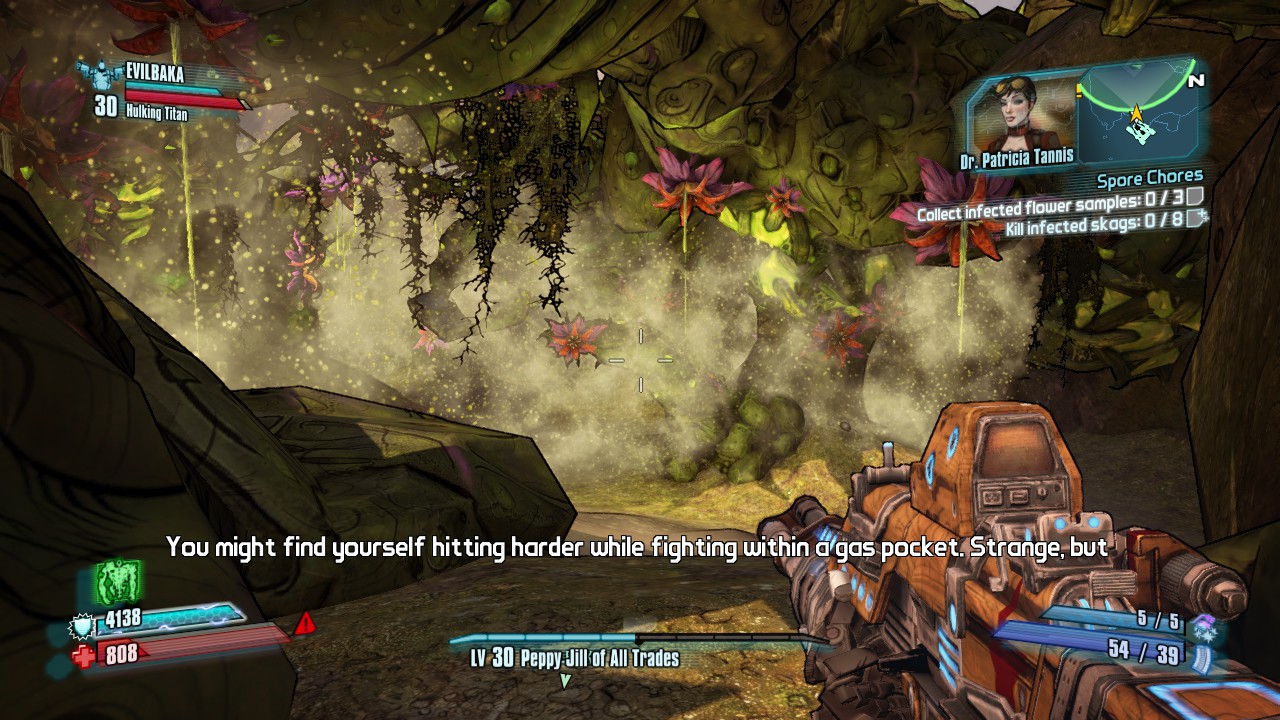Click the red warning triangle icon
1280x720 pixels.
pyautogui.click(x=305, y=624)
